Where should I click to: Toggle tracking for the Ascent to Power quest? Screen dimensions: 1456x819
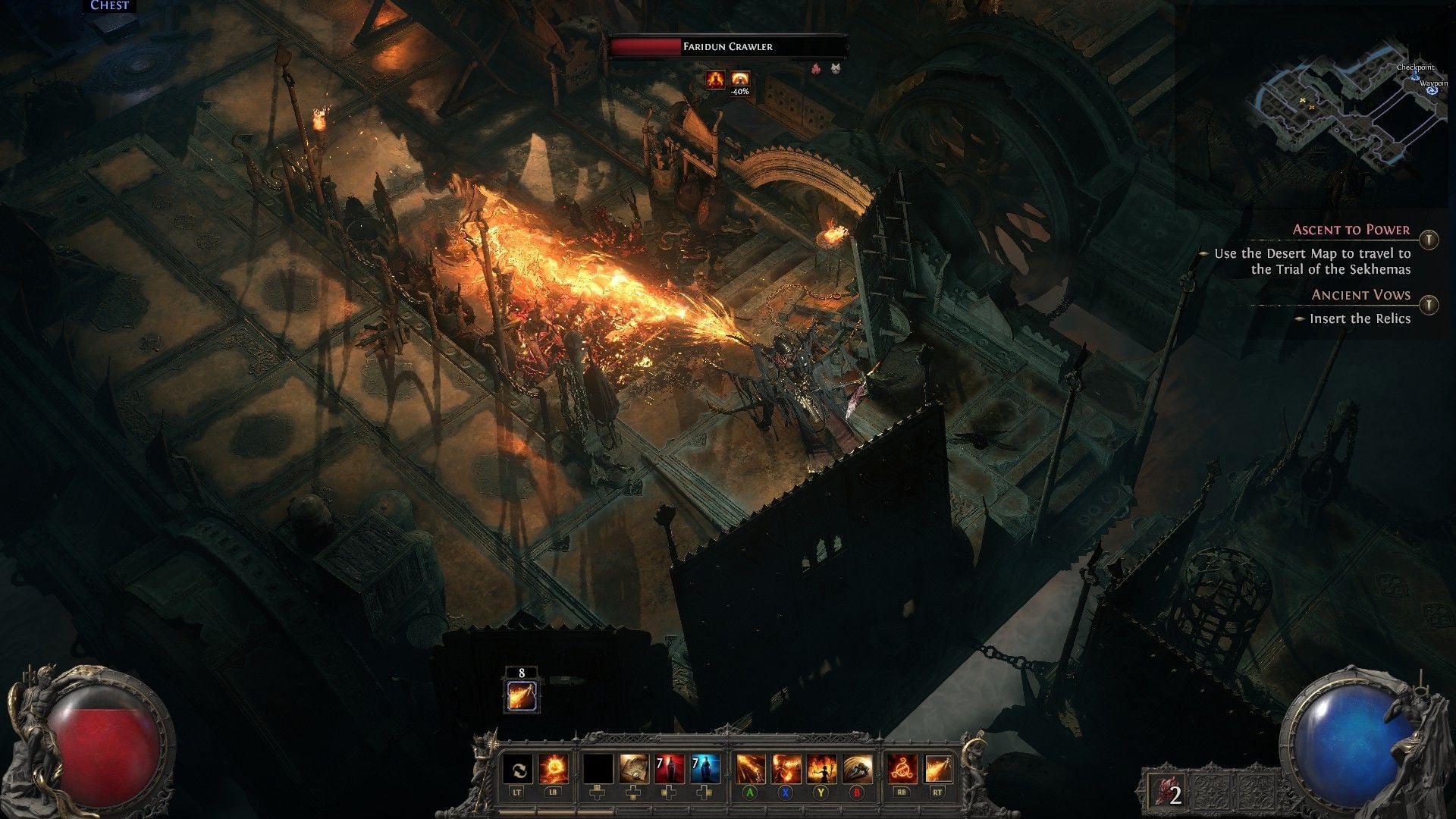click(x=1429, y=241)
